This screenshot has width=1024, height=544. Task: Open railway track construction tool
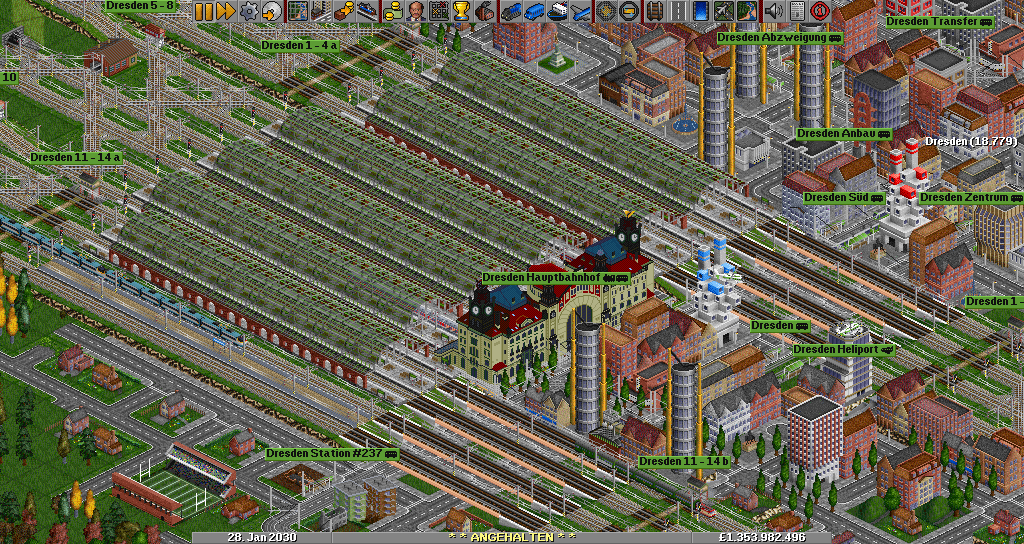(654, 11)
